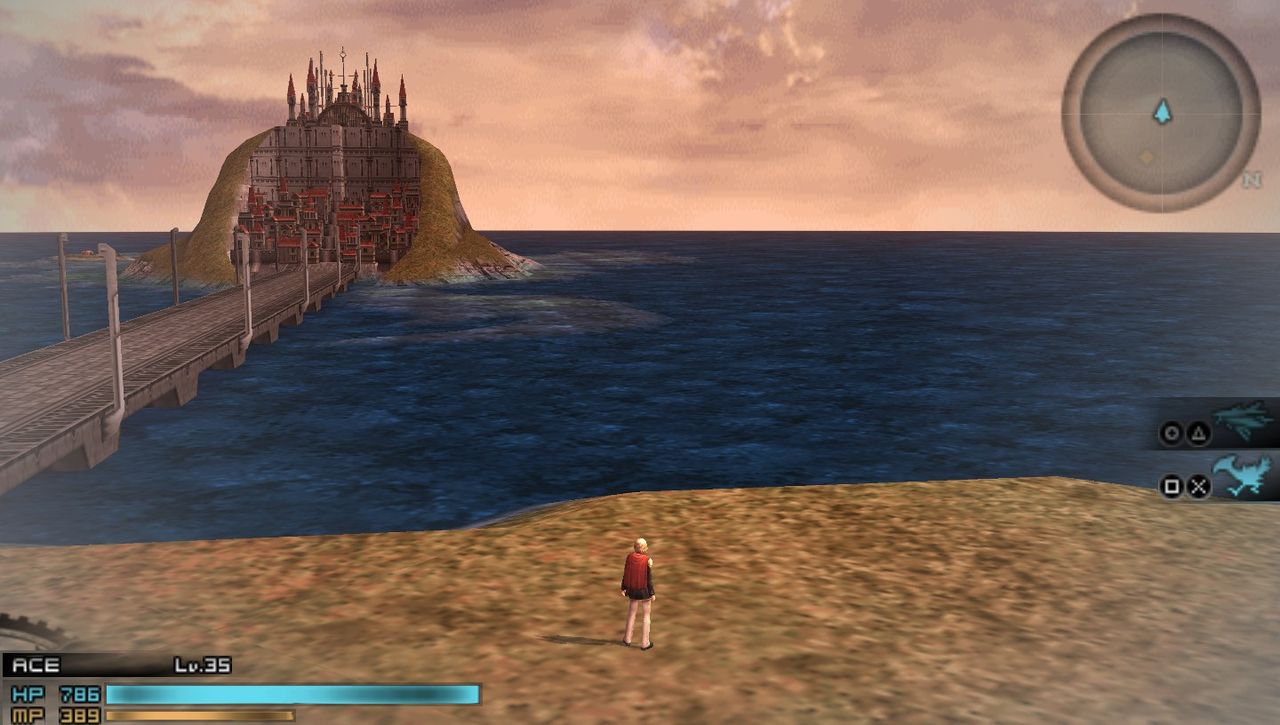Image resolution: width=1280 pixels, height=725 pixels.
Task: Open the circular minimap
Action: (1160, 112)
